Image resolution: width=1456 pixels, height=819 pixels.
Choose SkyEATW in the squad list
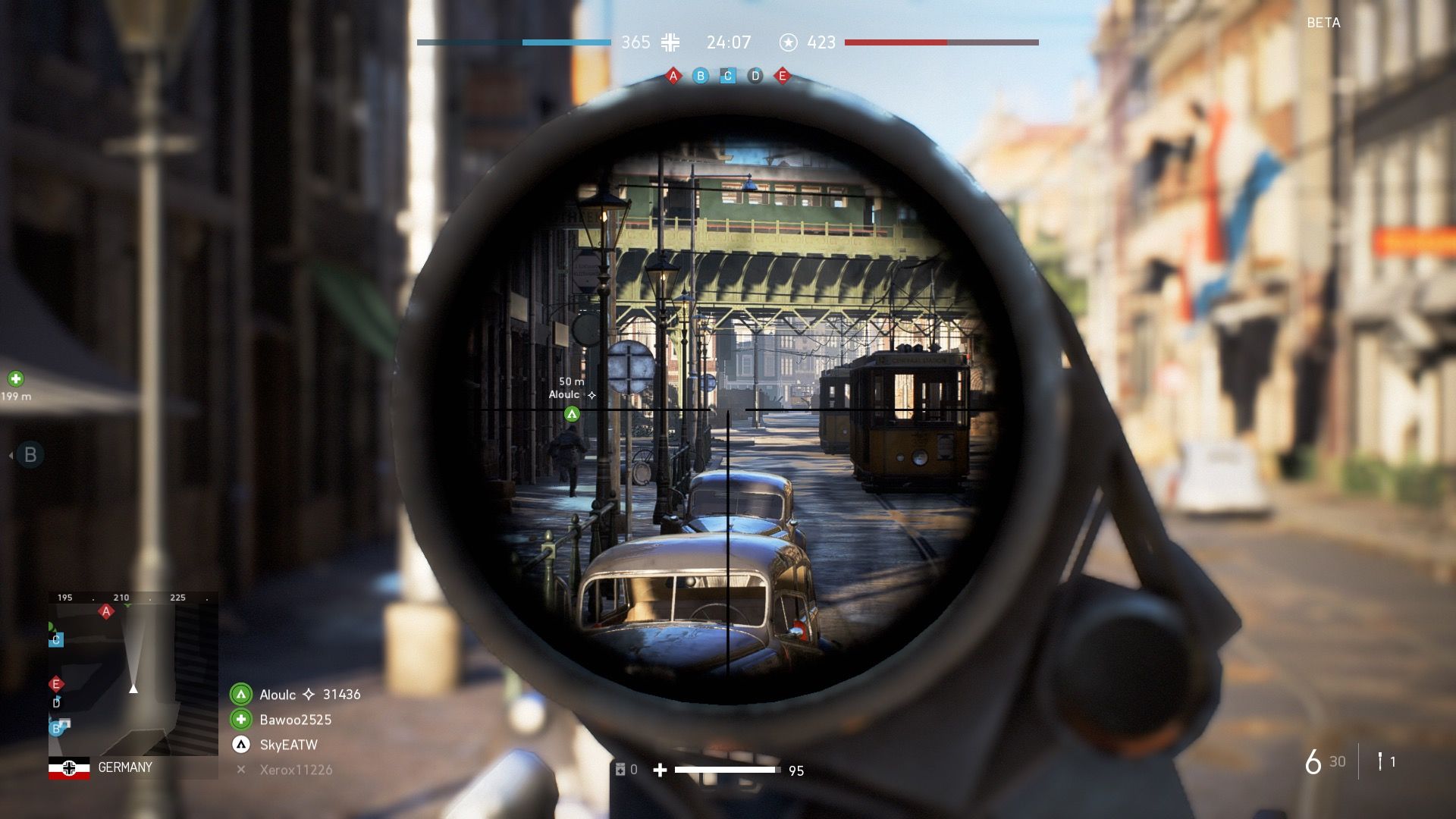coord(288,745)
